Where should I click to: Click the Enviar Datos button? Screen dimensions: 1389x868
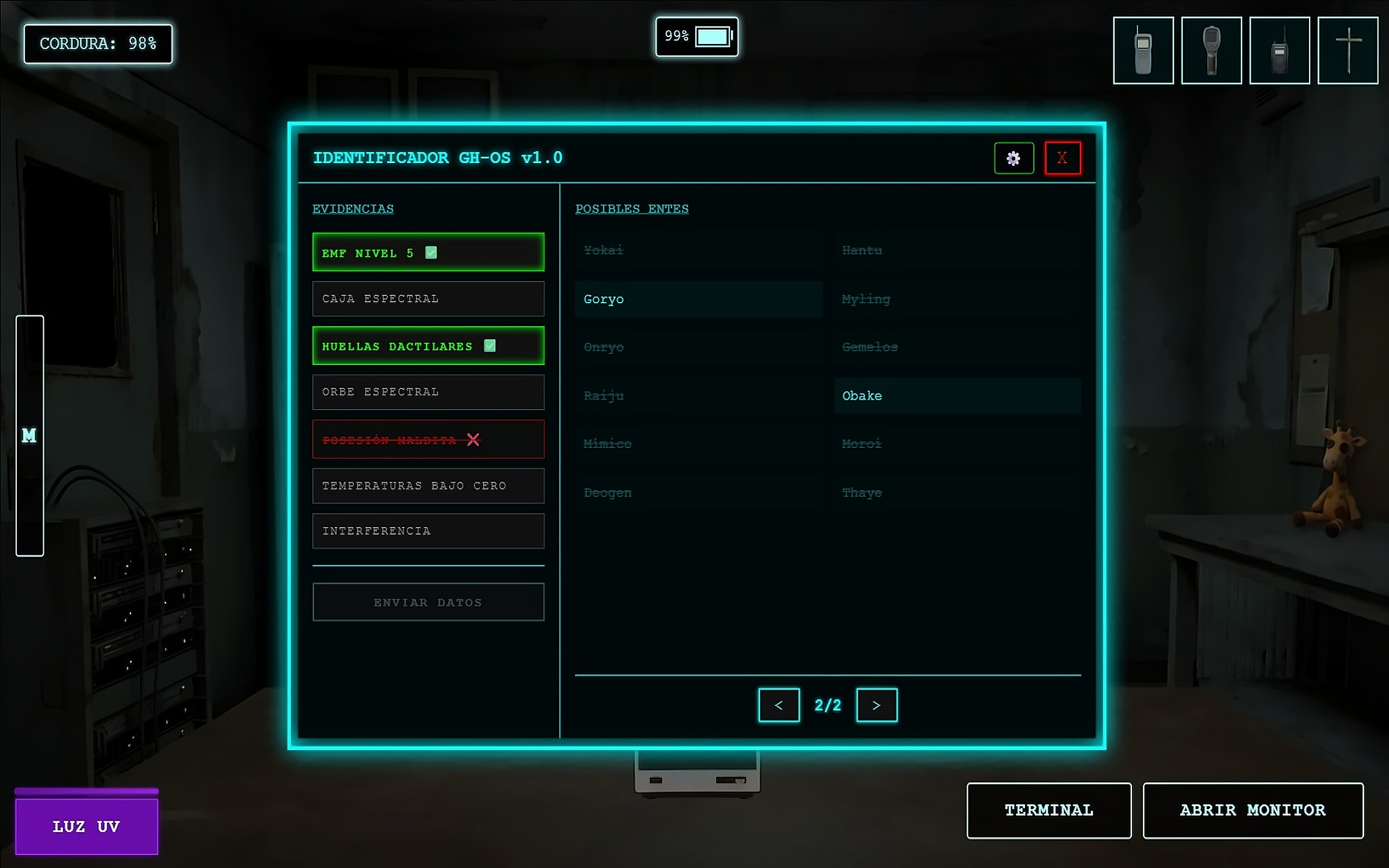coord(428,602)
